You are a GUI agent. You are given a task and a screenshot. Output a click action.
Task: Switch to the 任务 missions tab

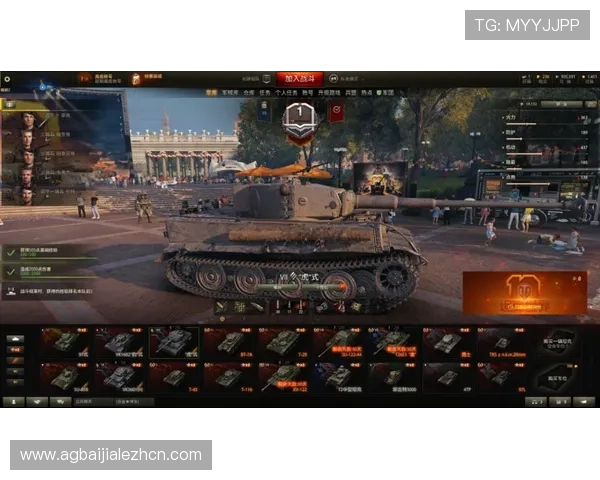(x=263, y=91)
